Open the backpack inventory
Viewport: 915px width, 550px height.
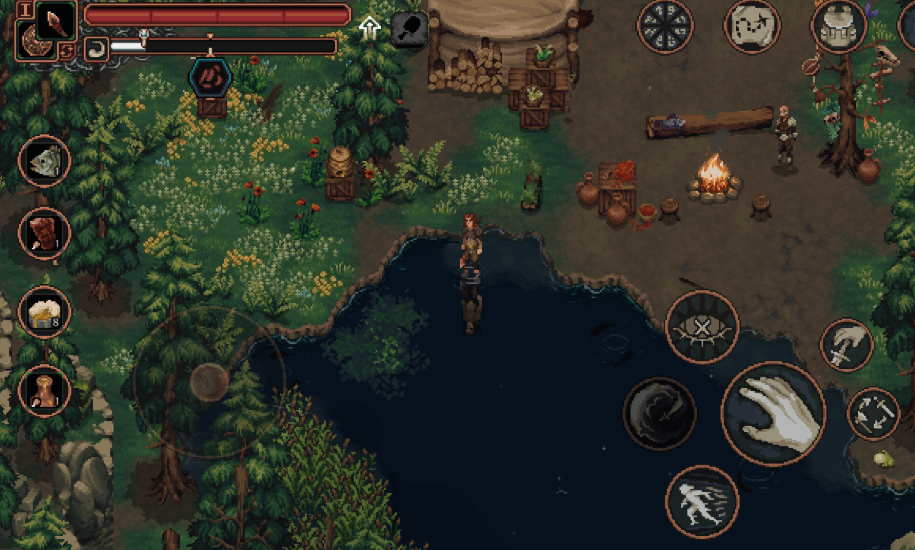point(838,25)
